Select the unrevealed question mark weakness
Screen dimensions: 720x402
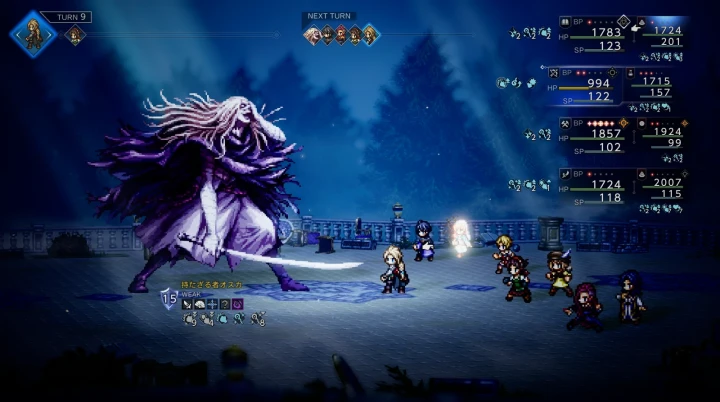point(225,304)
